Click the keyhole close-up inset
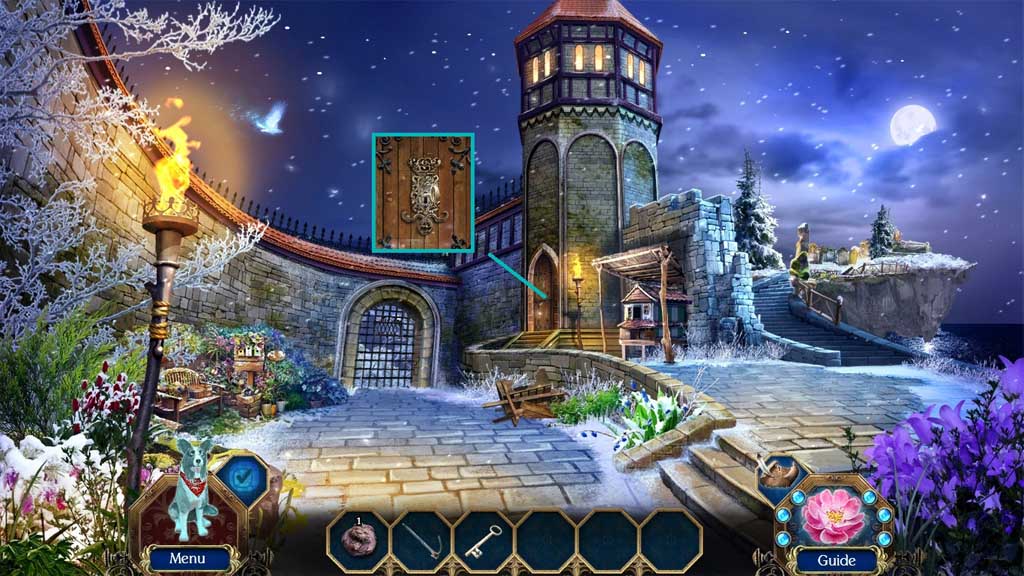 [423, 193]
